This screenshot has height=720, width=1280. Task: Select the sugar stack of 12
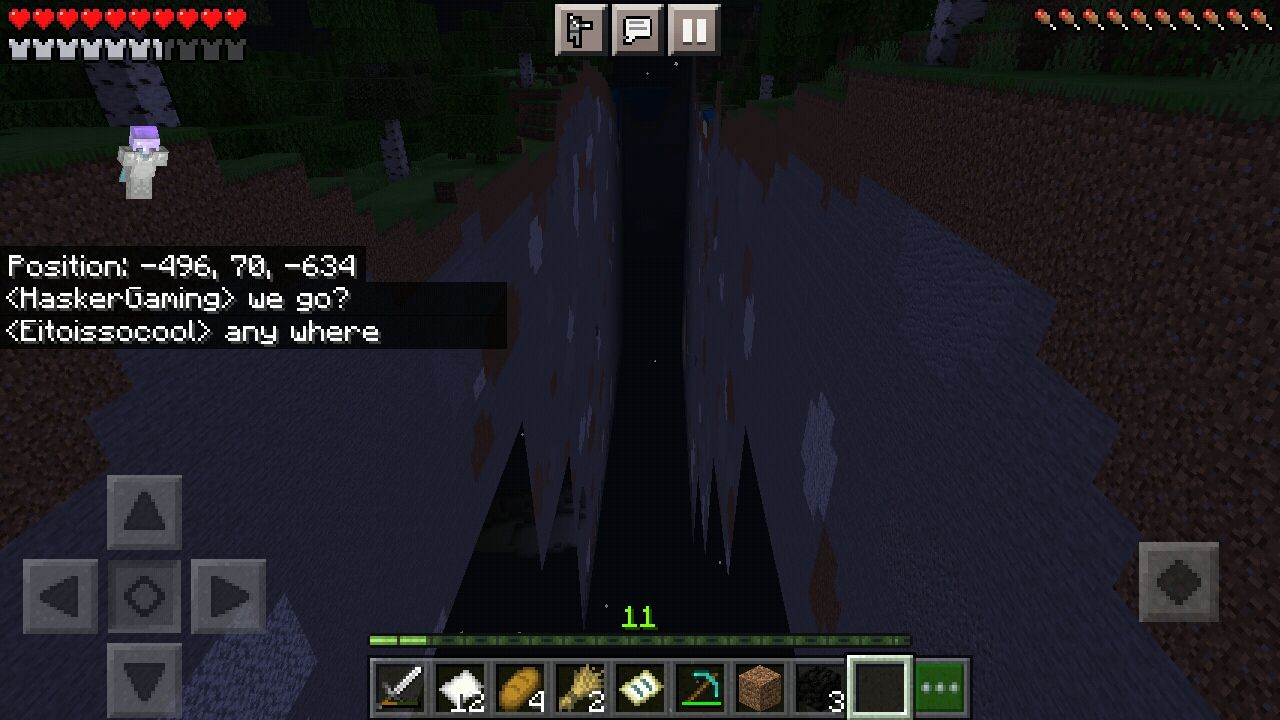tap(459, 684)
